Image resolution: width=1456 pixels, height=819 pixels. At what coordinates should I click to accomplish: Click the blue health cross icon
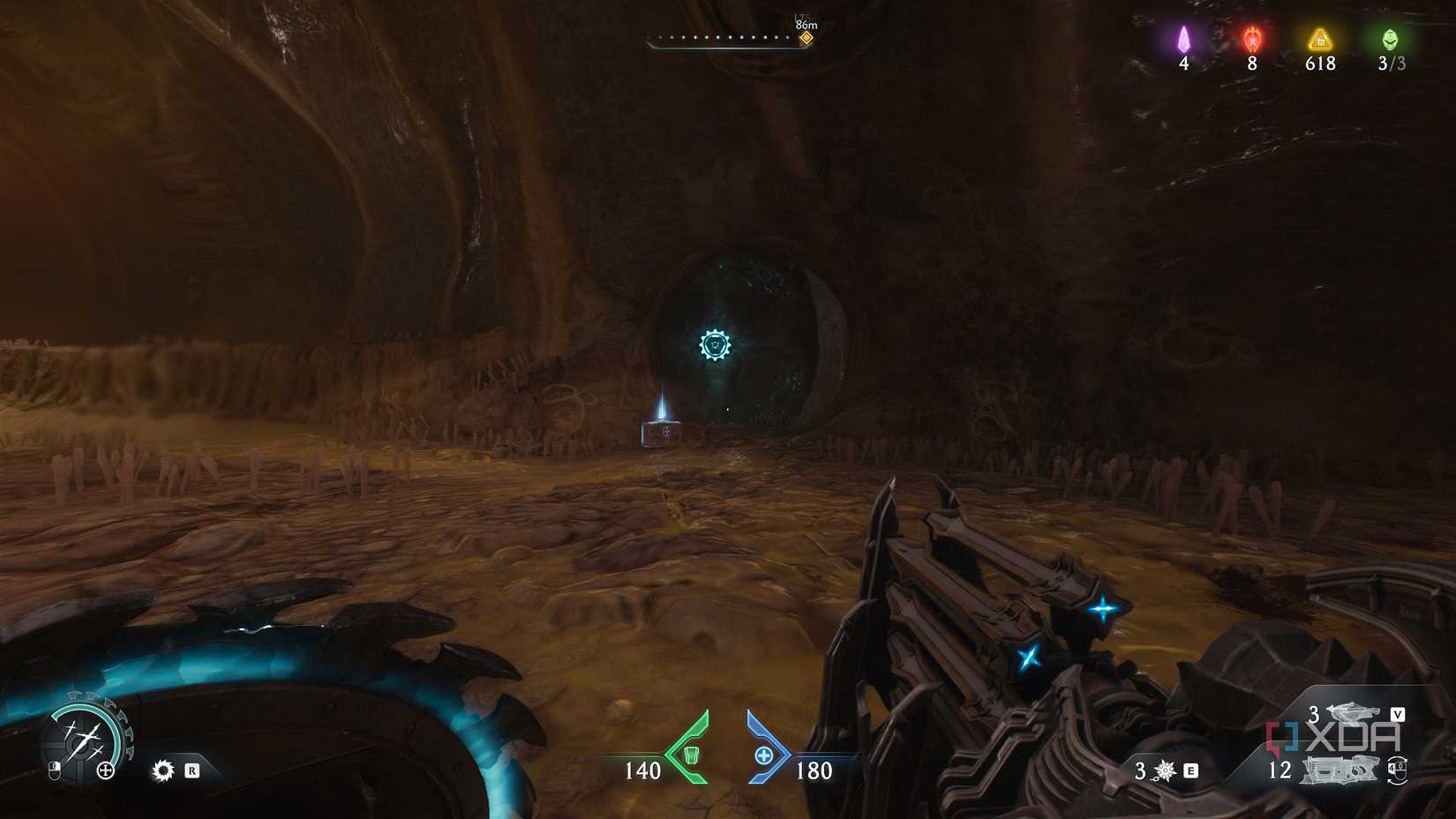(x=764, y=755)
